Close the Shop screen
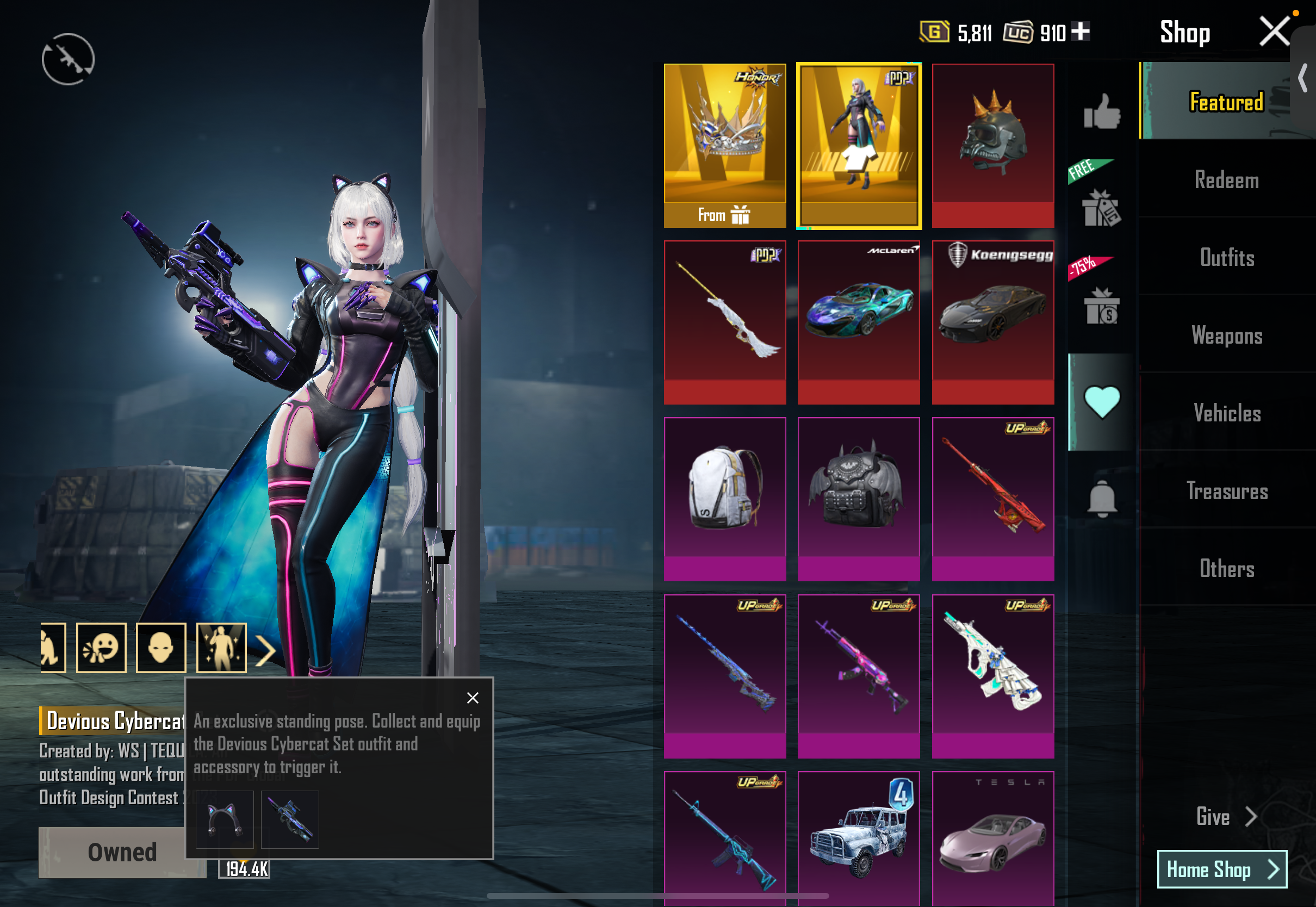Image resolution: width=1316 pixels, height=907 pixels. pyautogui.click(x=1274, y=31)
